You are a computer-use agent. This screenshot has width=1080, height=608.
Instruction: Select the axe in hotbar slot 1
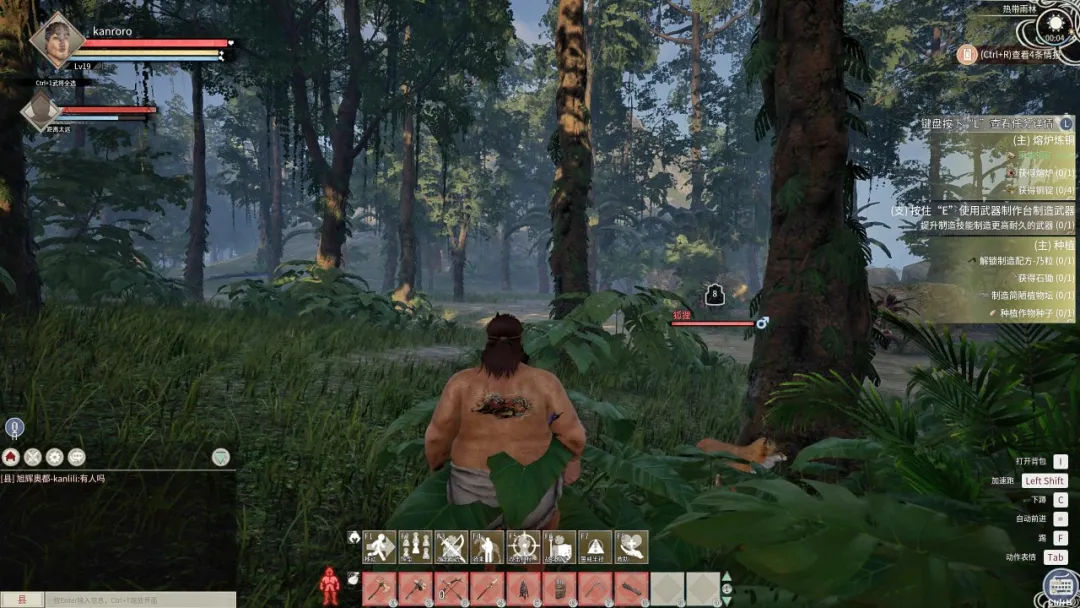[380, 588]
